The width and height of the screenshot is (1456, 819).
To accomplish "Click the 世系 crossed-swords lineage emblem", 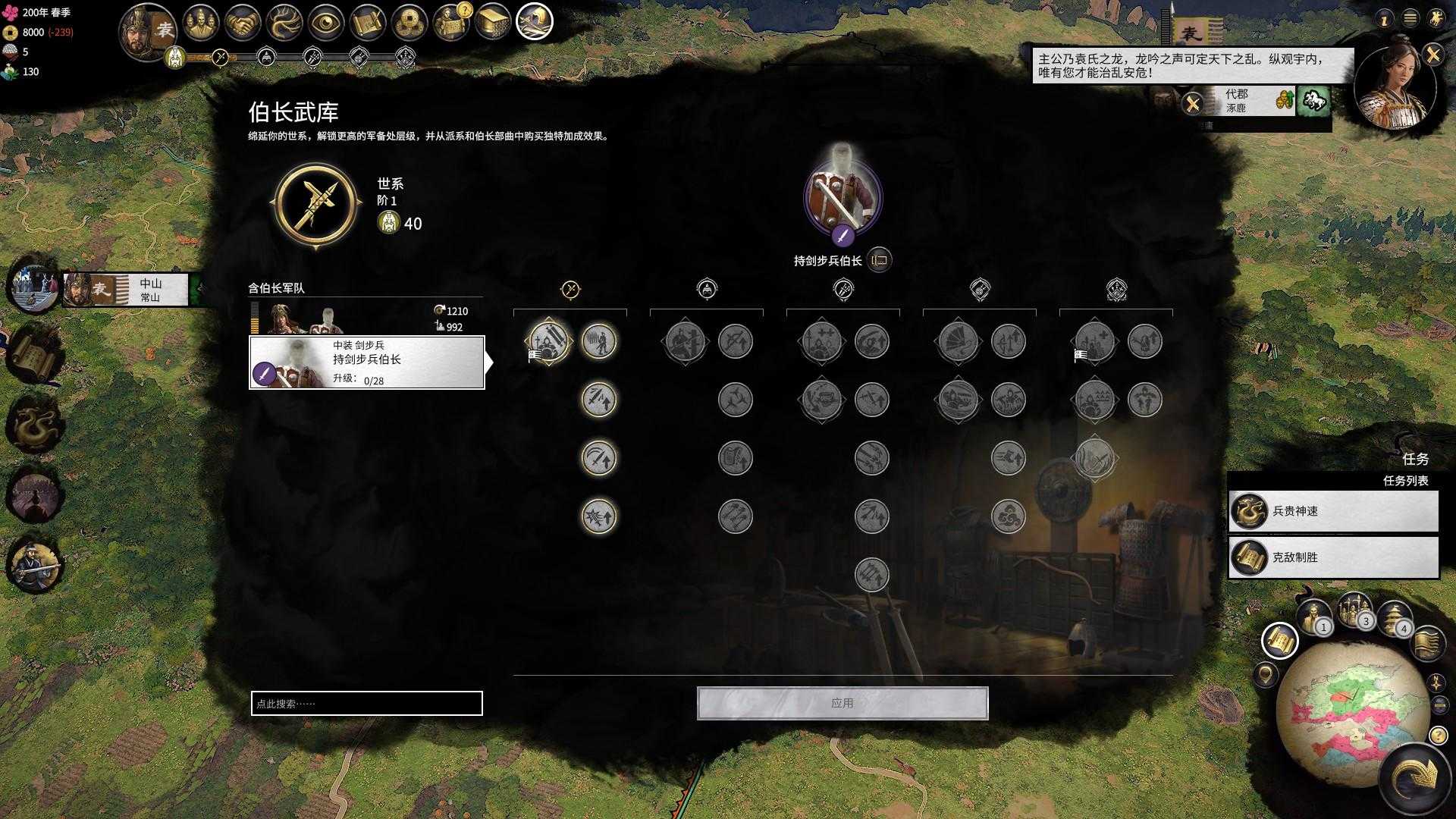I will point(315,205).
